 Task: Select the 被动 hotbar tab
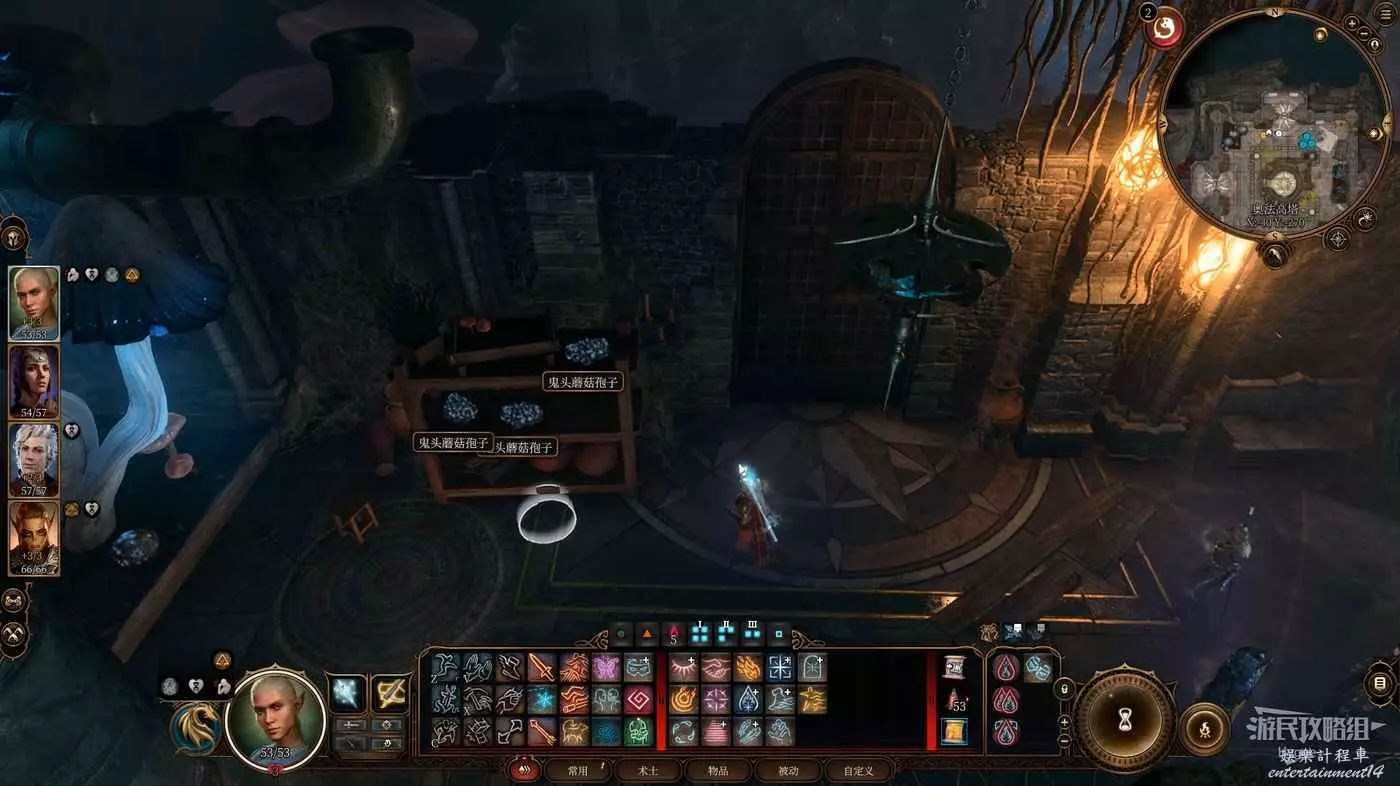[788, 771]
